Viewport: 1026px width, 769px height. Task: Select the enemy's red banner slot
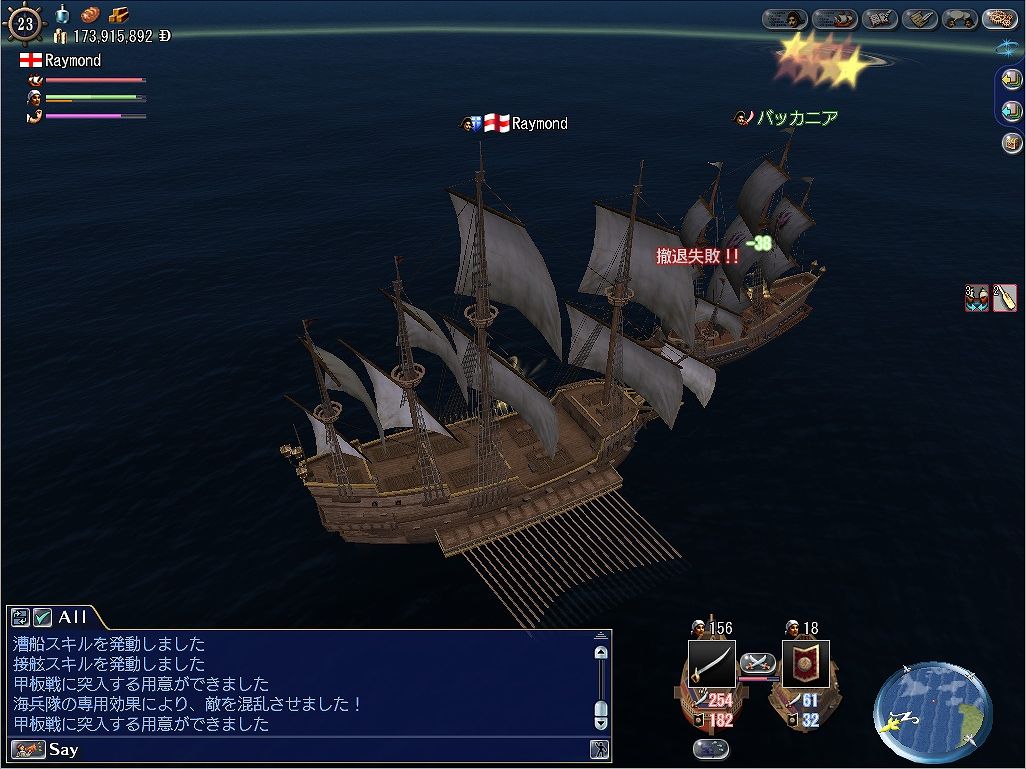tap(805, 664)
